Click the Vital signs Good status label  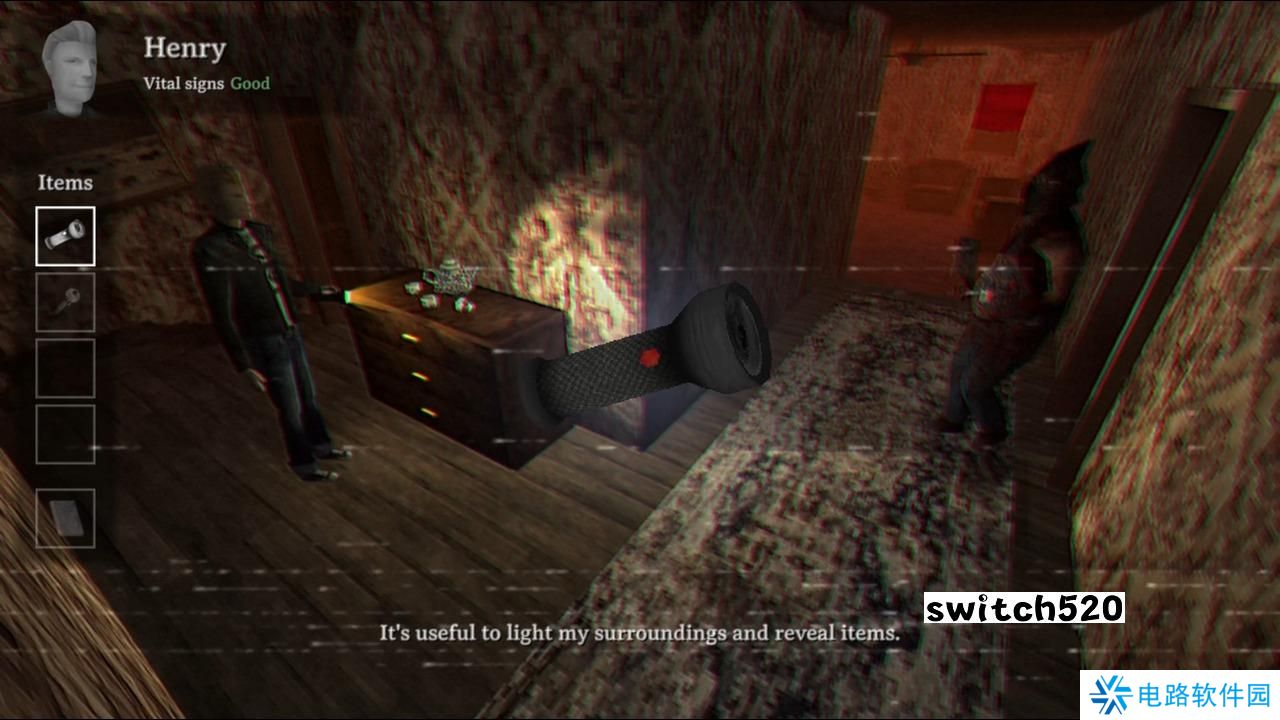click(206, 84)
